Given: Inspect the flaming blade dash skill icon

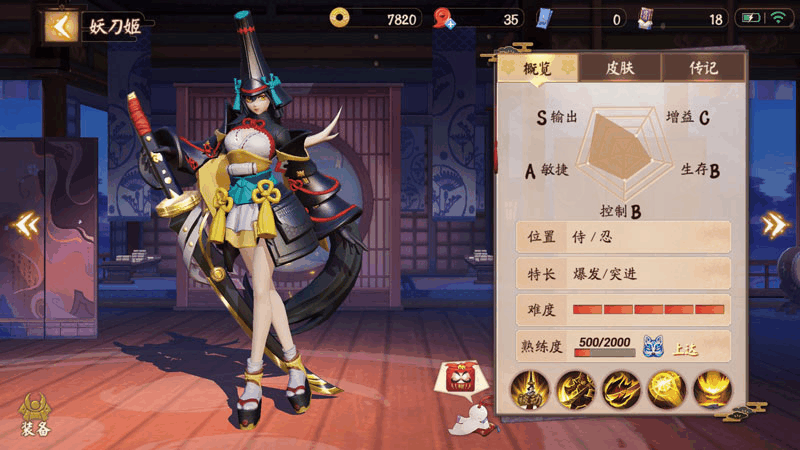Looking at the screenshot, I should [x=622, y=388].
